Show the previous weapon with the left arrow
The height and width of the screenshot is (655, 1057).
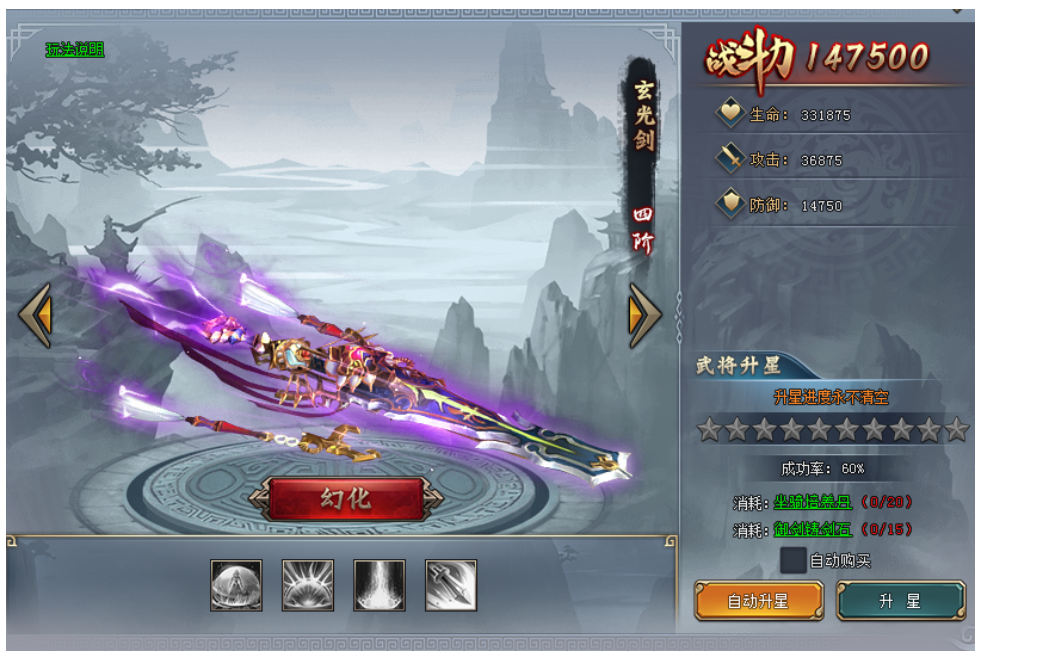coord(35,315)
